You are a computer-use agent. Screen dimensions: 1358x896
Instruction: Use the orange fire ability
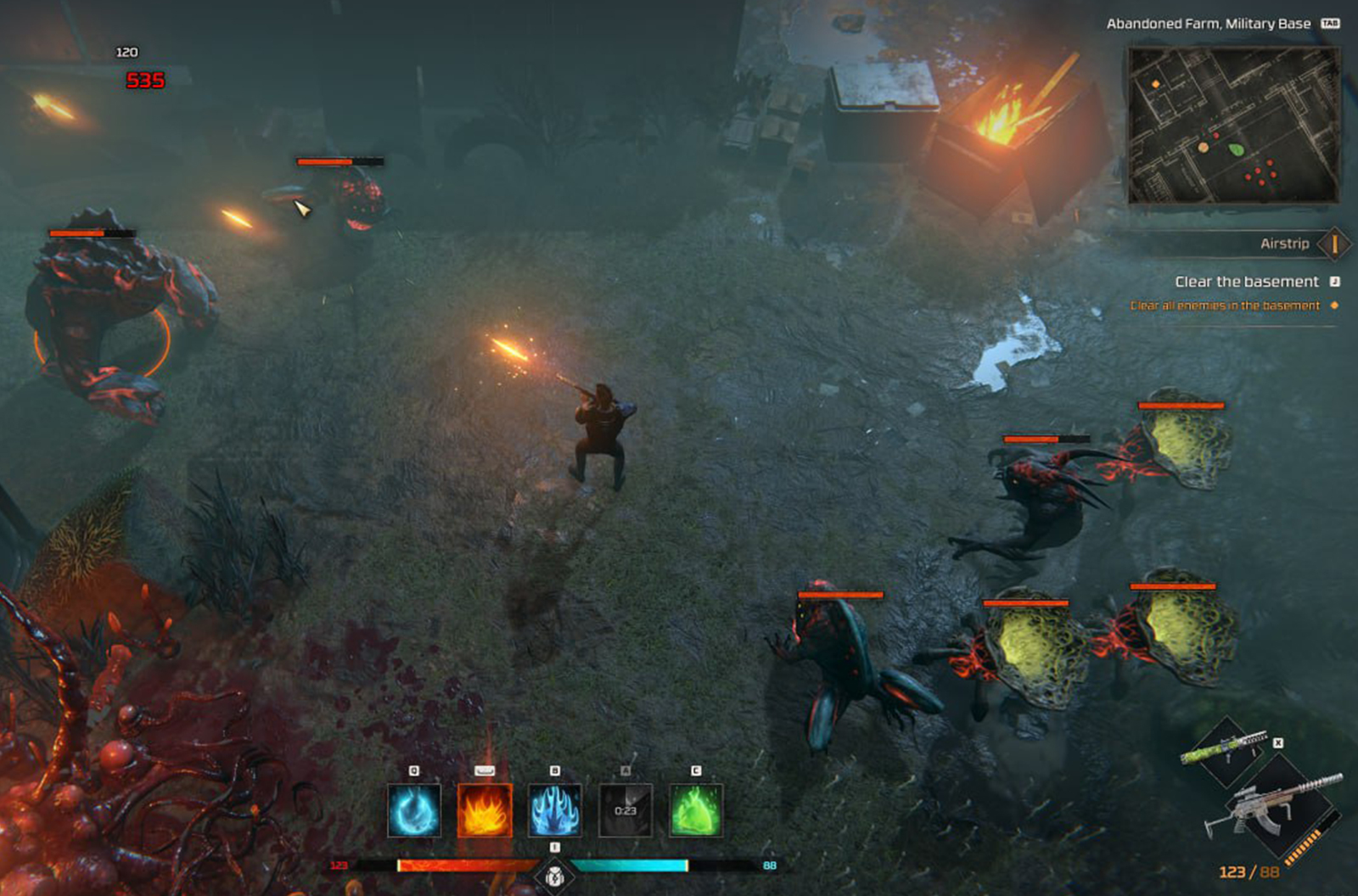point(485,810)
